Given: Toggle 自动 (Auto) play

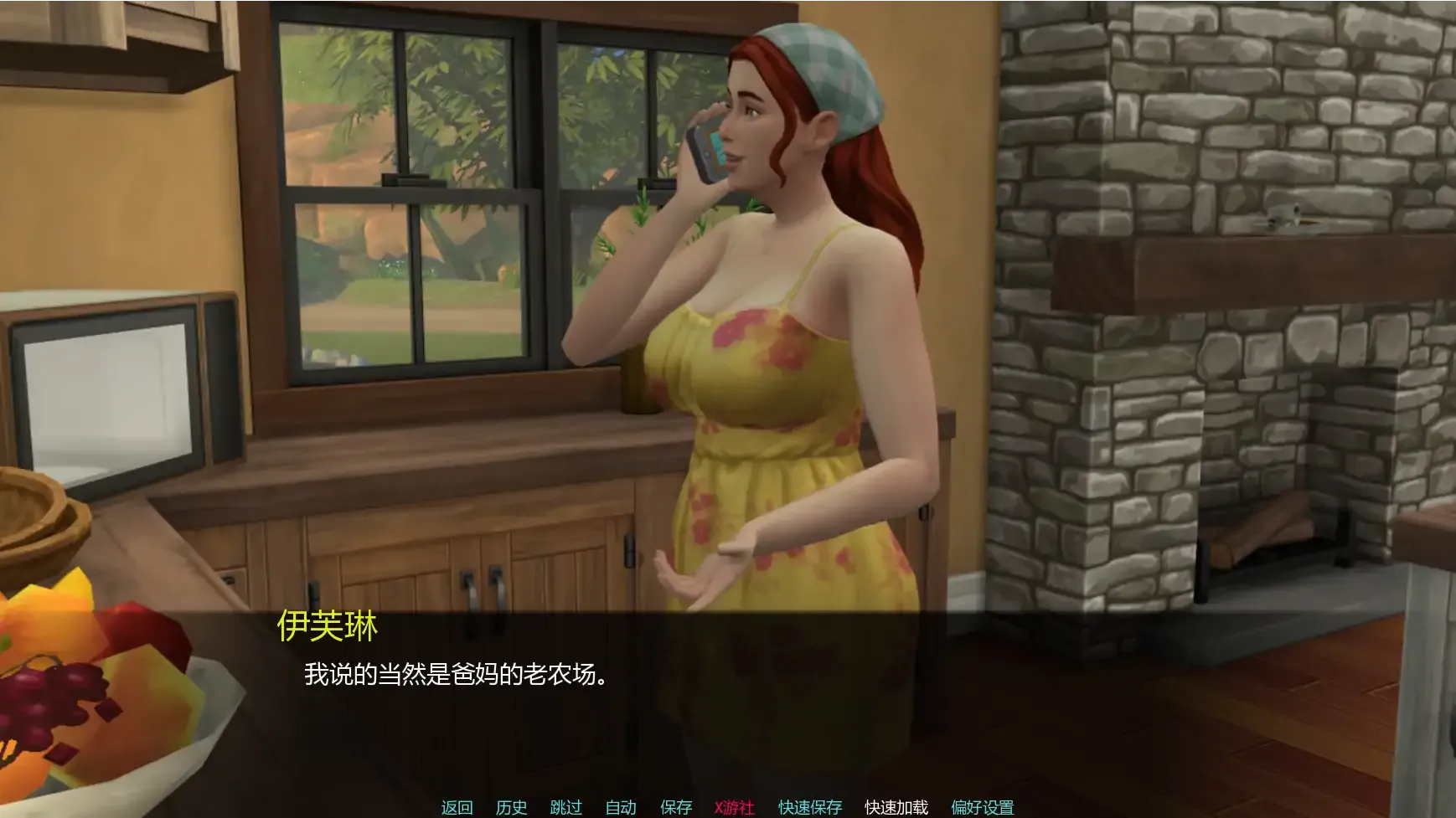Looking at the screenshot, I should coord(621,807).
